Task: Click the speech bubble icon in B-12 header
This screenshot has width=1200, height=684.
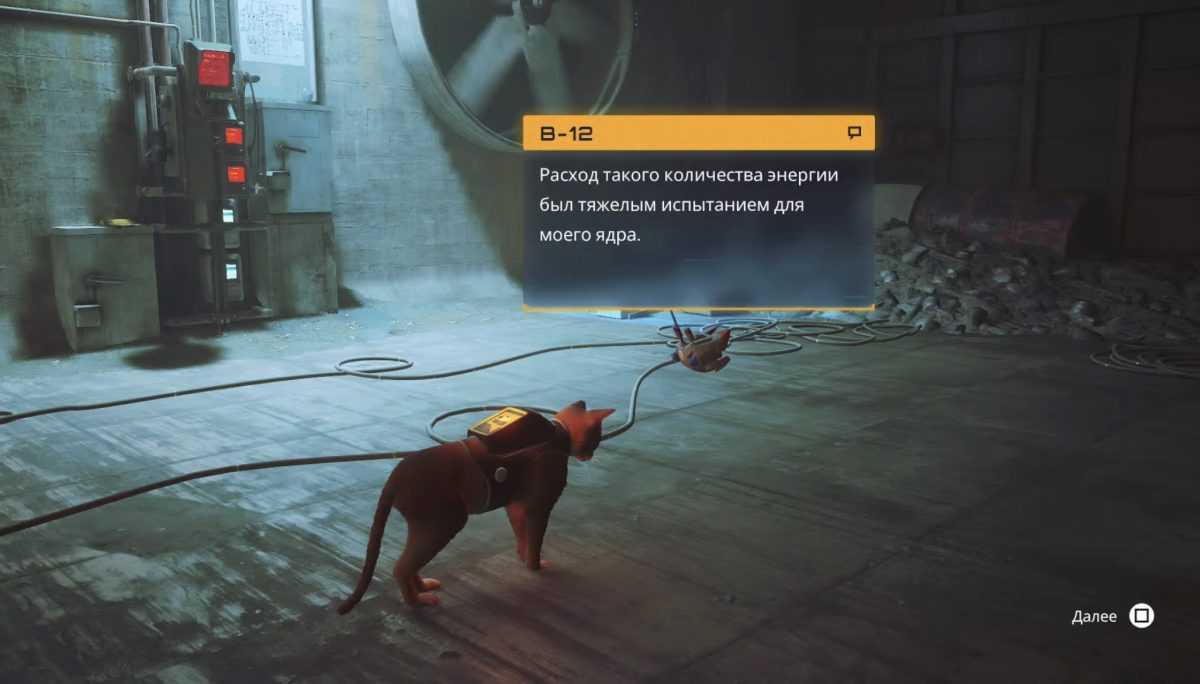Action: point(854,132)
